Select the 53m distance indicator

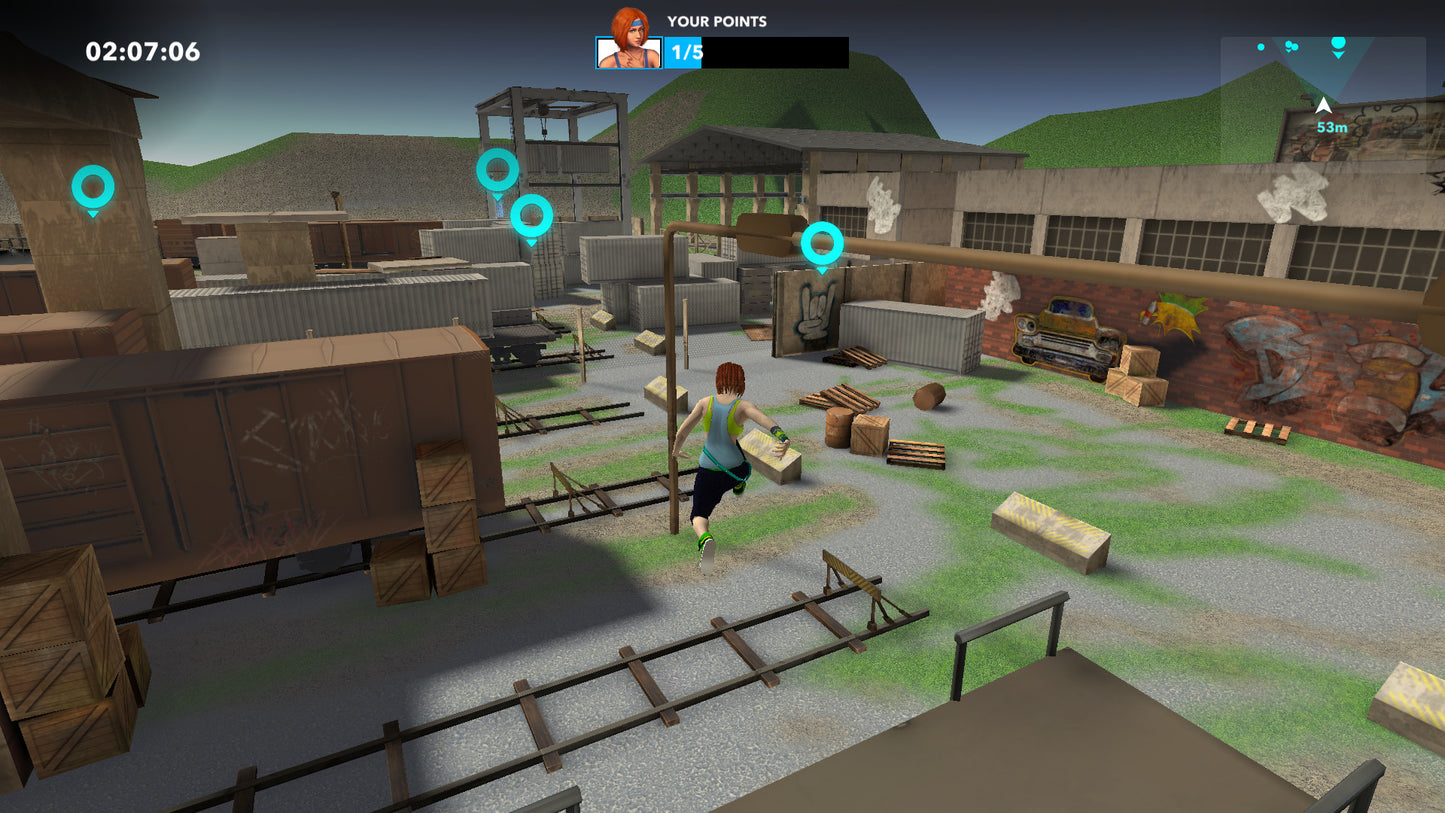point(1332,127)
